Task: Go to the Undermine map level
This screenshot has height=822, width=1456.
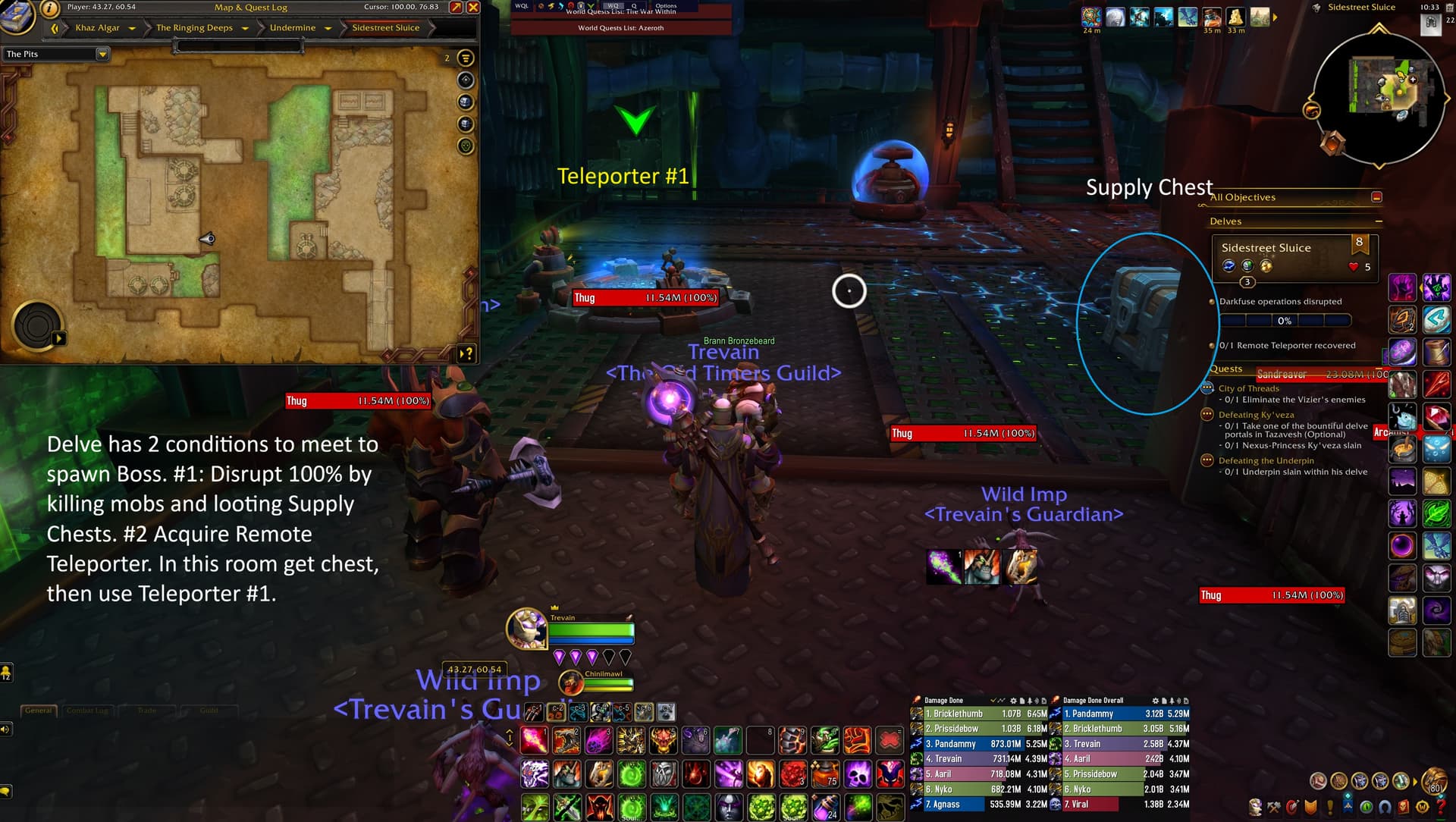Action: pos(292,28)
